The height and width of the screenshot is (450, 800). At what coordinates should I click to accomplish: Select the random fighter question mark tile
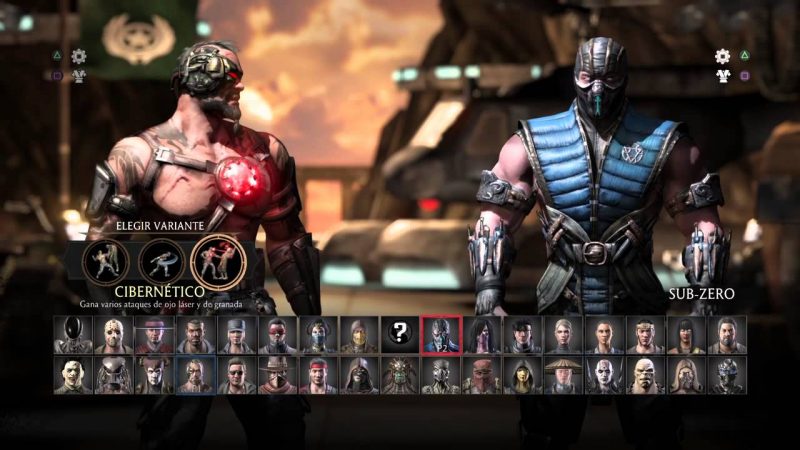[401, 335]
